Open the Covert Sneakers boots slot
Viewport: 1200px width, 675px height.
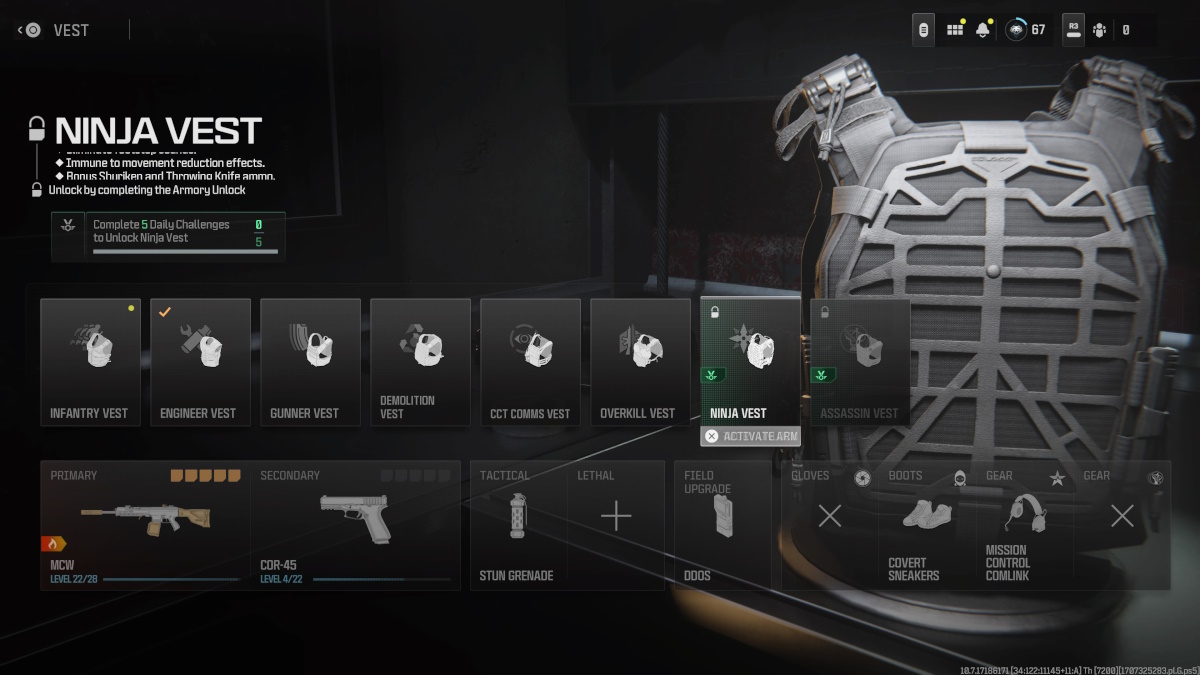click(926, 525)
